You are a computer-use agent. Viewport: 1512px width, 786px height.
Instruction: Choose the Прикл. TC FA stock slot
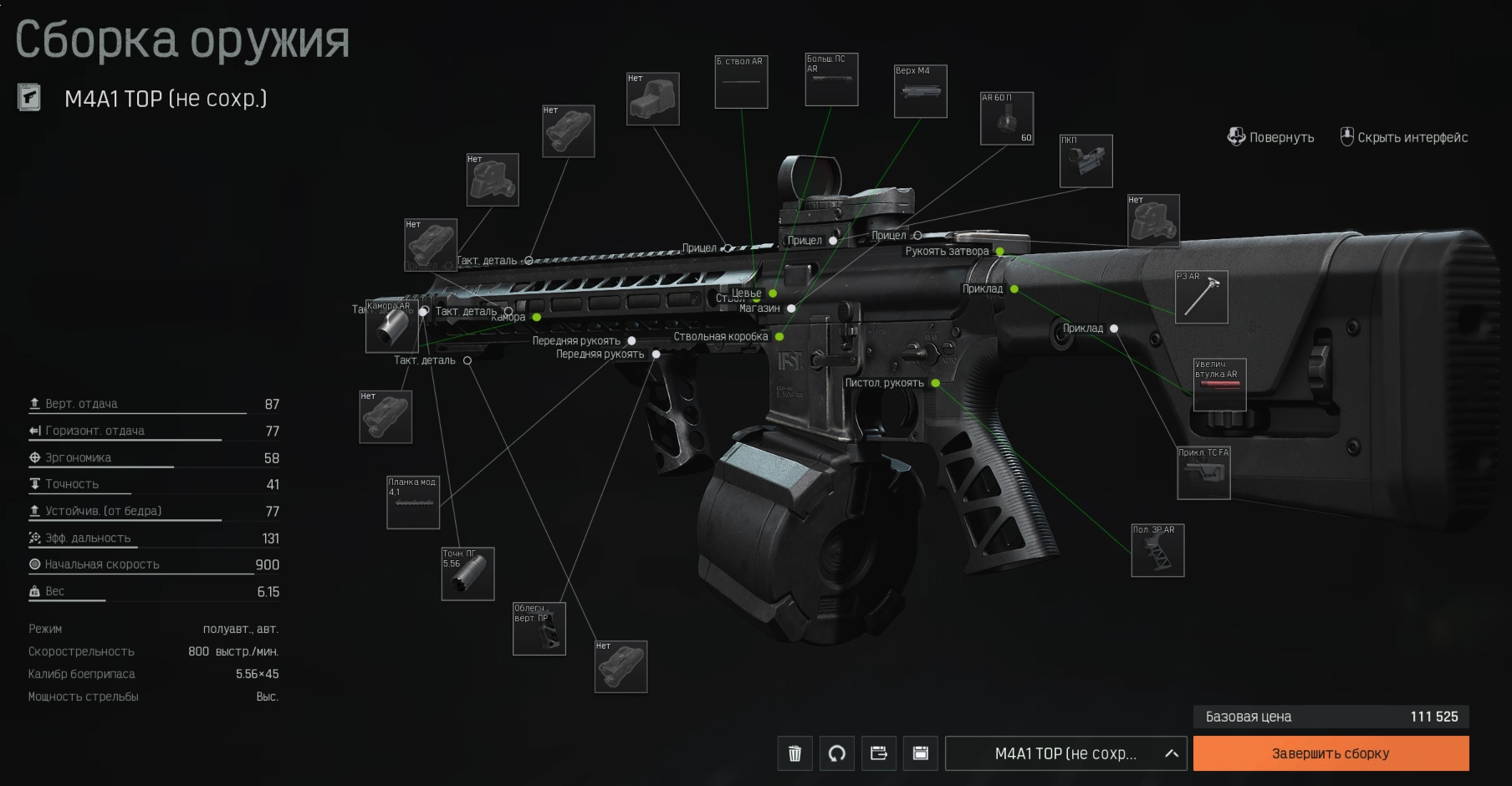click(1203, 473)
